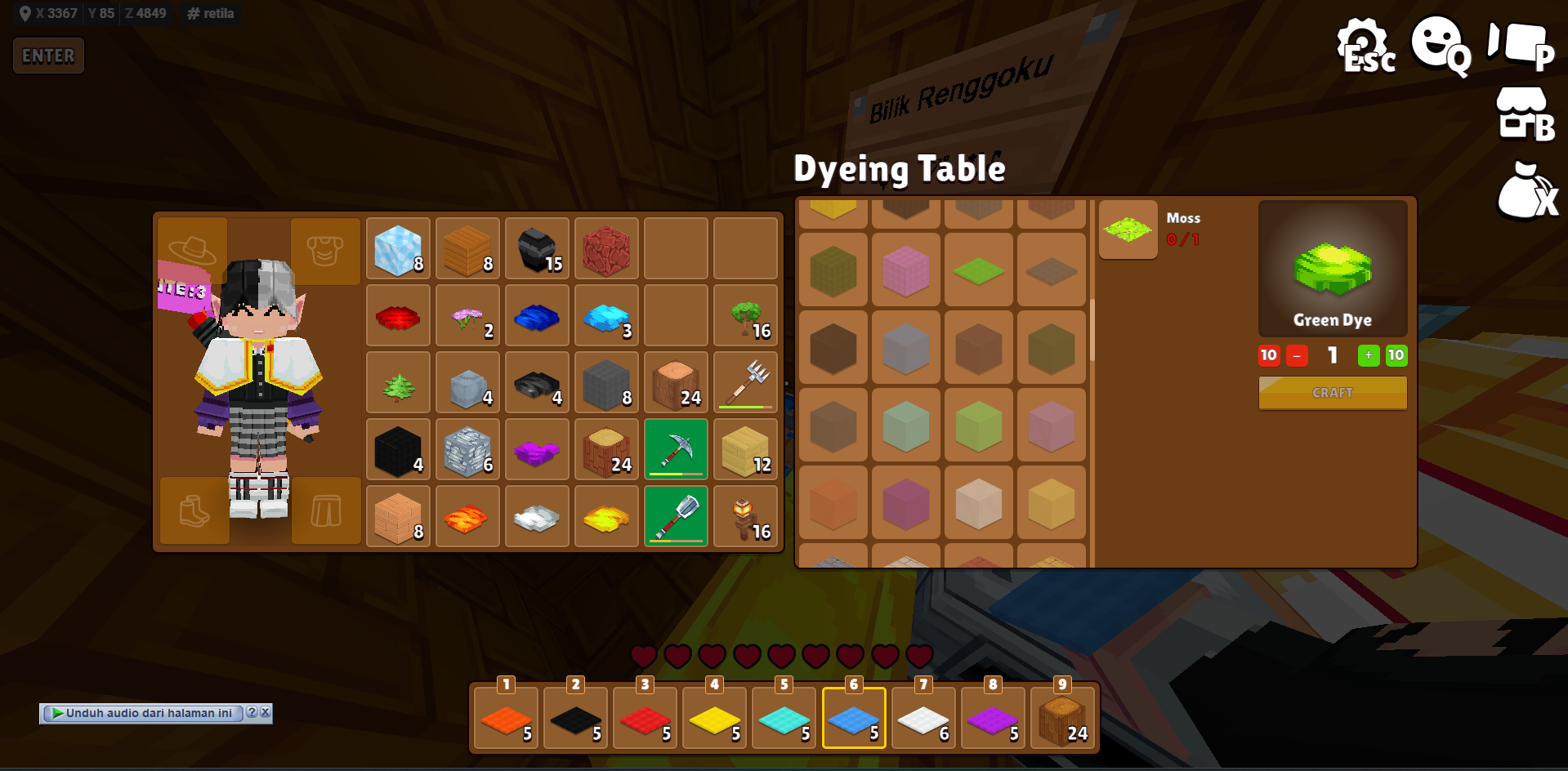Select the pickaxe inventory slot
1568x771 pixels.
tap(676, 448)
